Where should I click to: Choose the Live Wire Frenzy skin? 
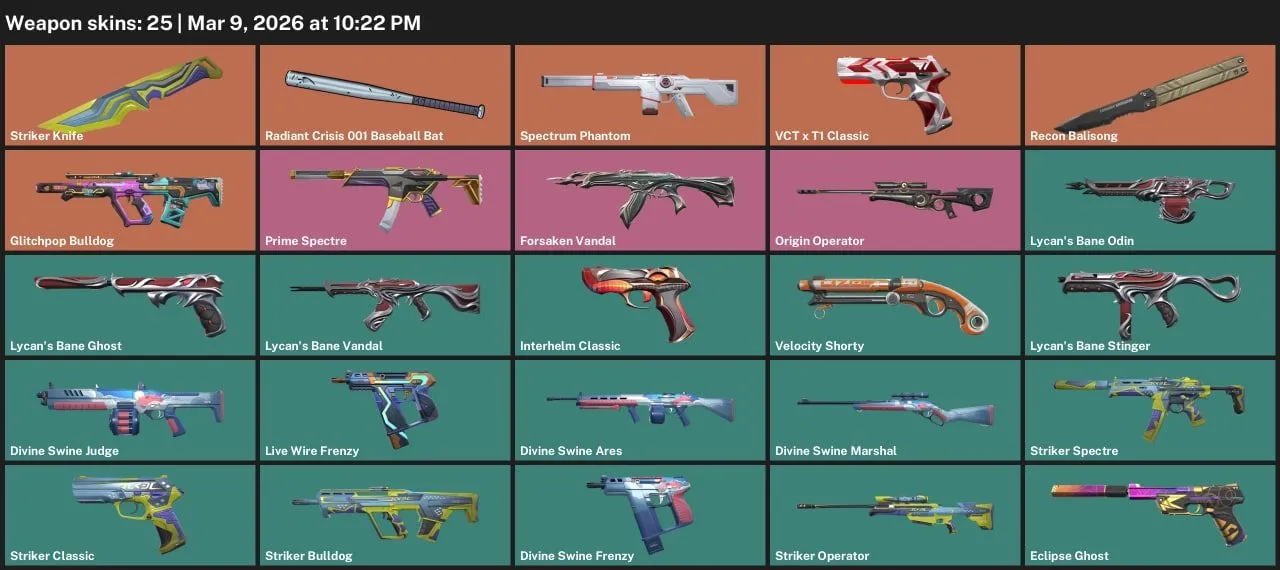[385, 410]
